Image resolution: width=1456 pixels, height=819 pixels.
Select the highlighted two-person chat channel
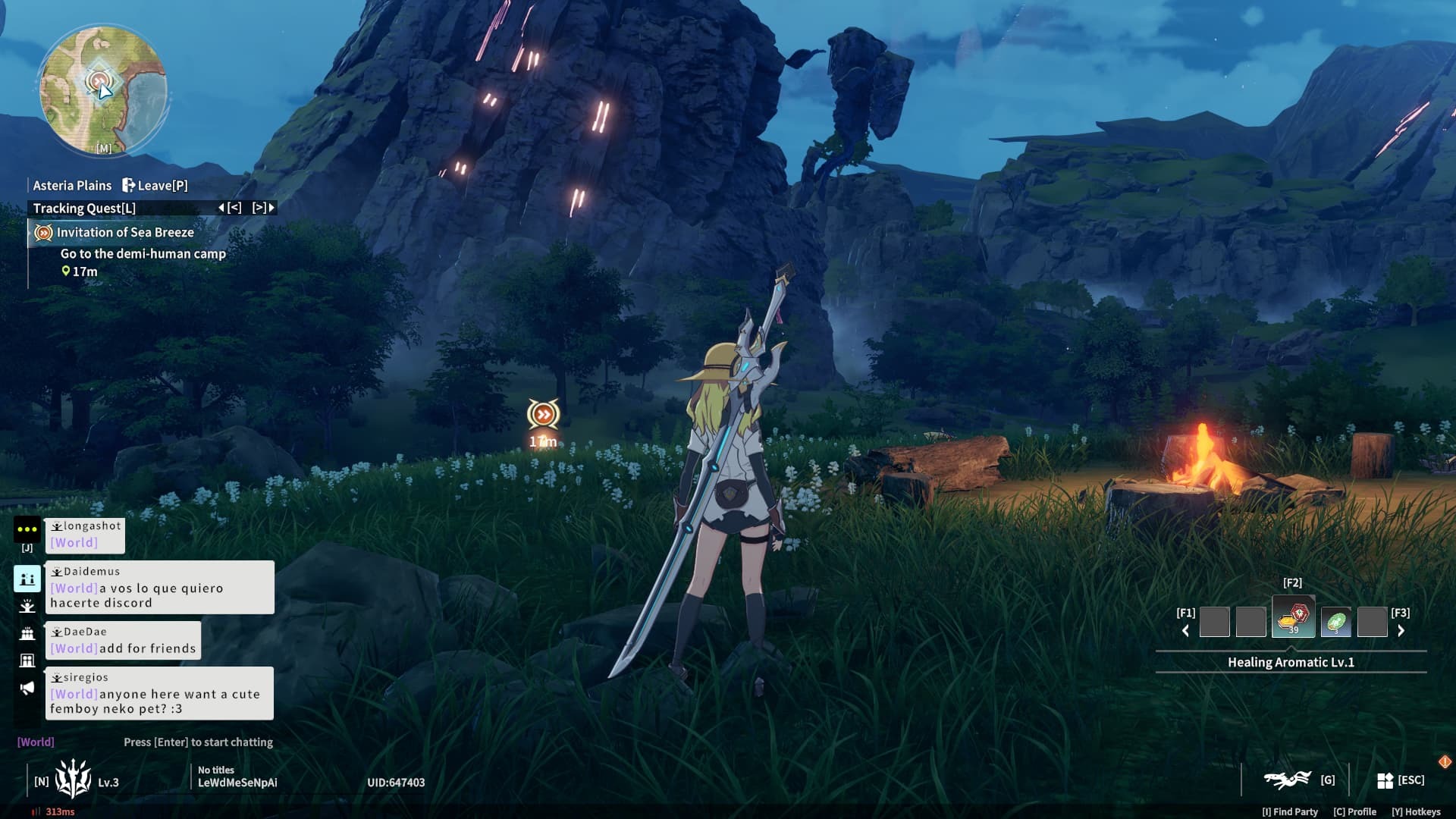click(x=27, y=579)
